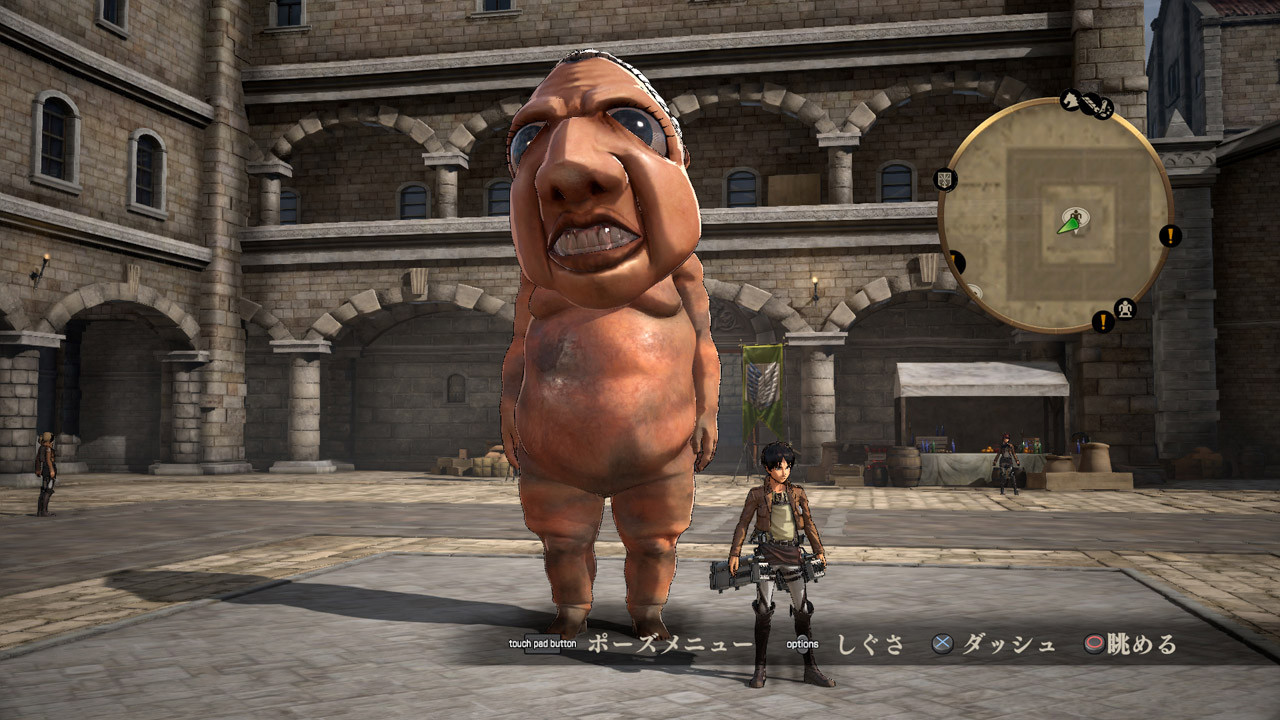Select the exclamation marker beside the humanoid figure icon
This screenshot has height=720, width=1280.
[1103, 322]
